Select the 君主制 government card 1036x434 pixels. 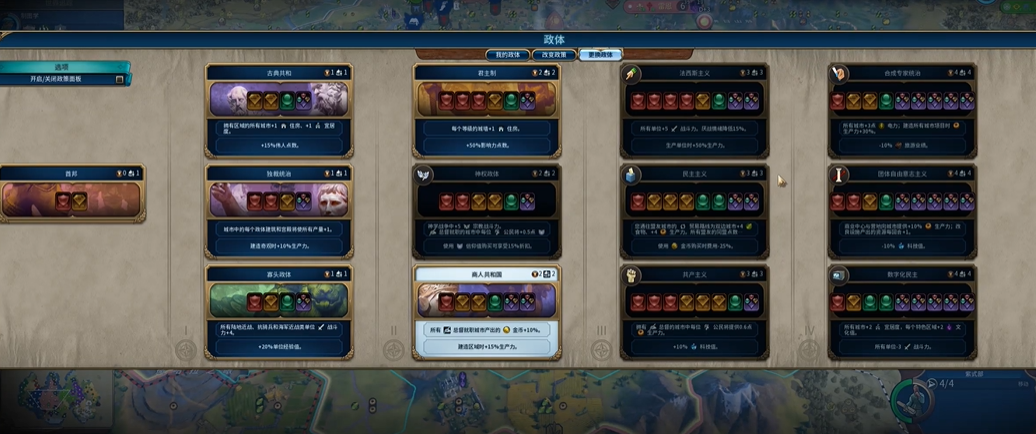pyautogui.click(x=487, y=110)
